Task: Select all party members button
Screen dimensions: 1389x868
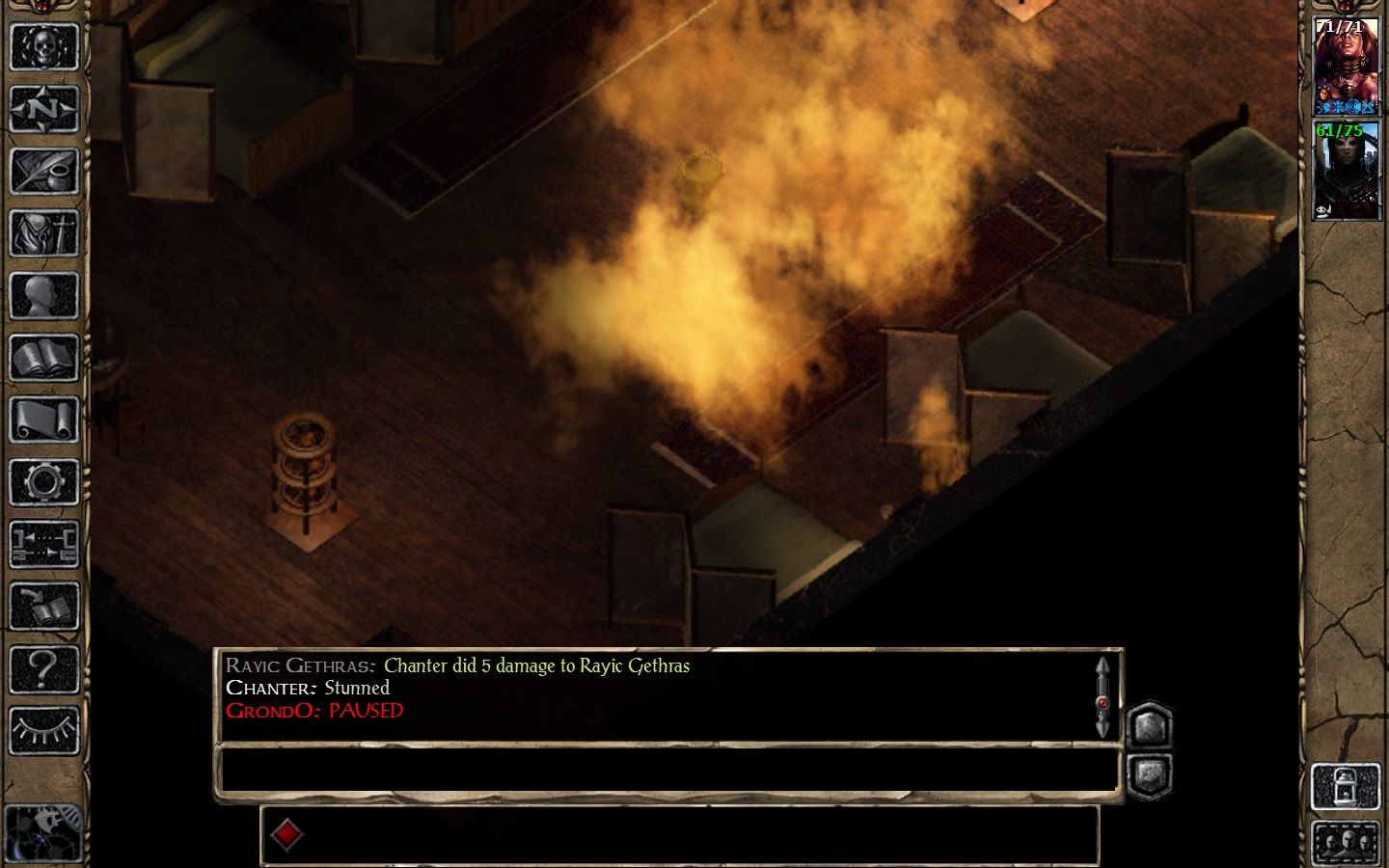Action: 1347,843
